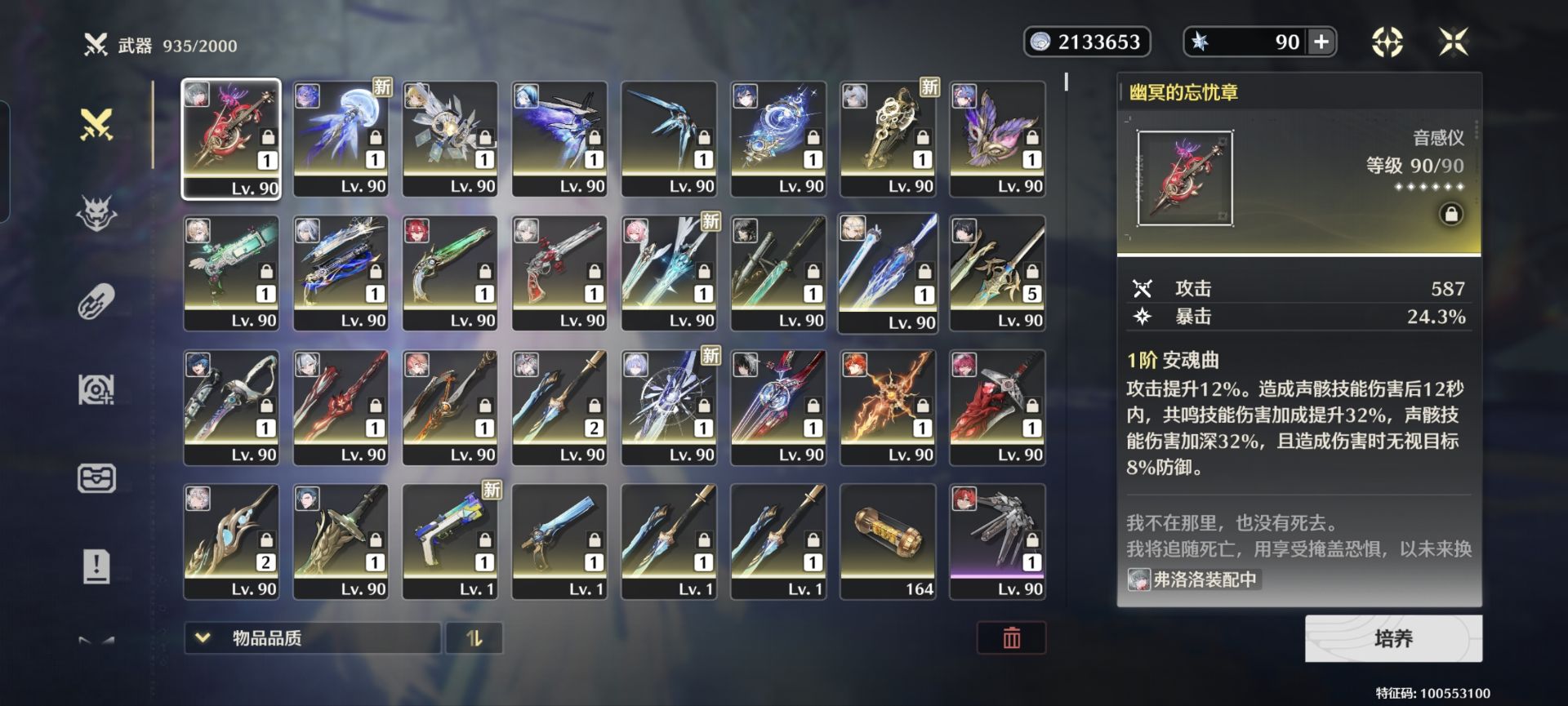
Task: Open the exclamation mark quest items tab
Action: click(96, 566)
